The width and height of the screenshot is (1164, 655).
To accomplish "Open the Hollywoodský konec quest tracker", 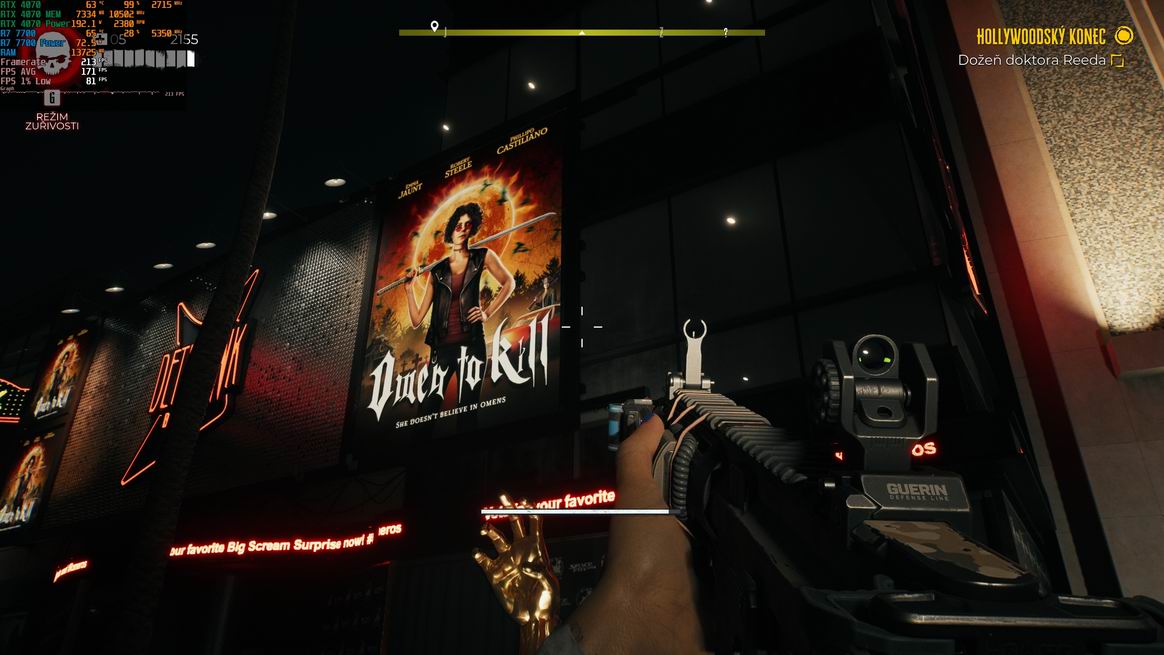I will (x=1043, y=37).
